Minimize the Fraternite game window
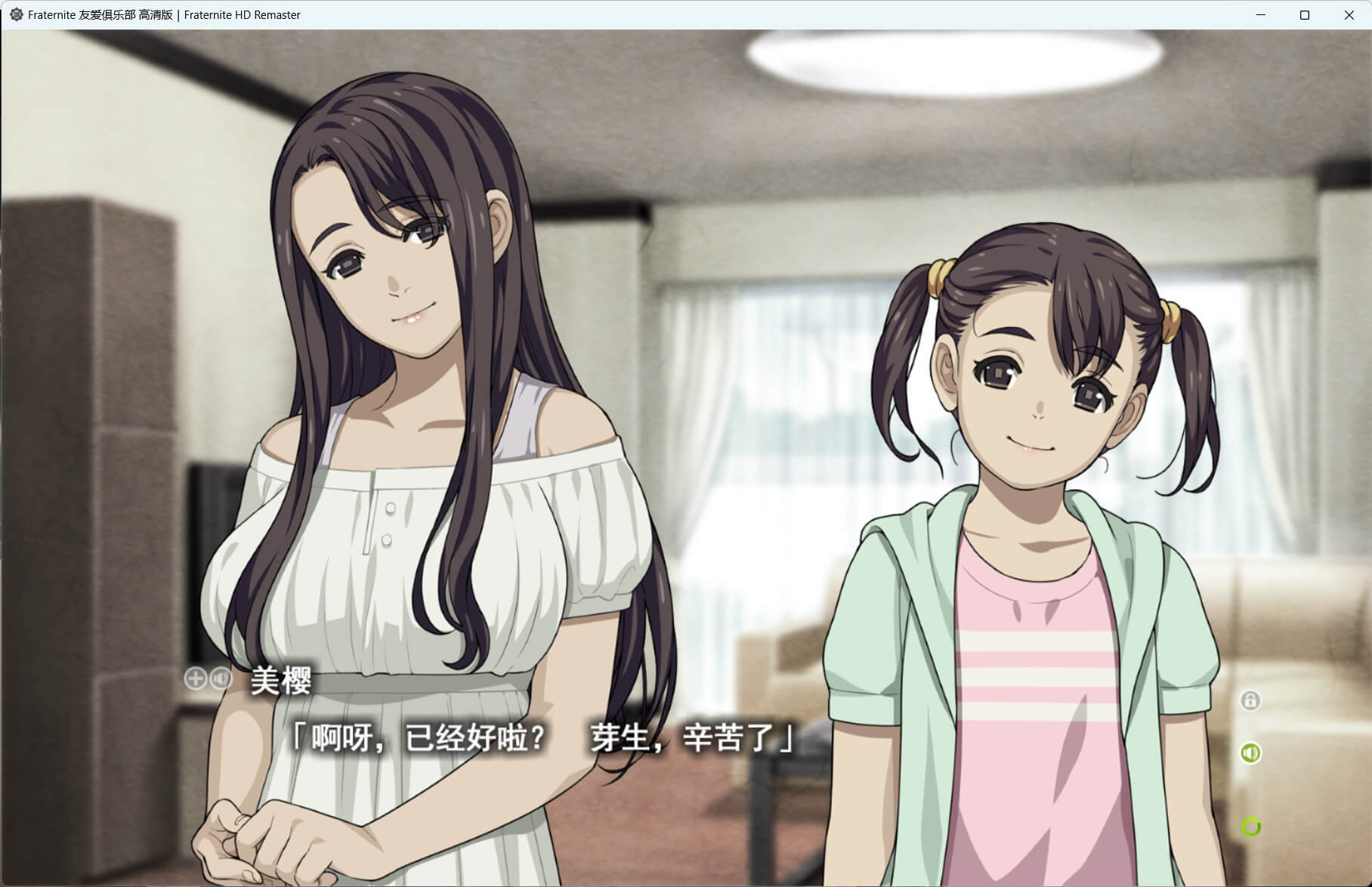Image resolution: width=1372 pixels, height=887 pixels. pyautogui.click(x=1260, y=15)
